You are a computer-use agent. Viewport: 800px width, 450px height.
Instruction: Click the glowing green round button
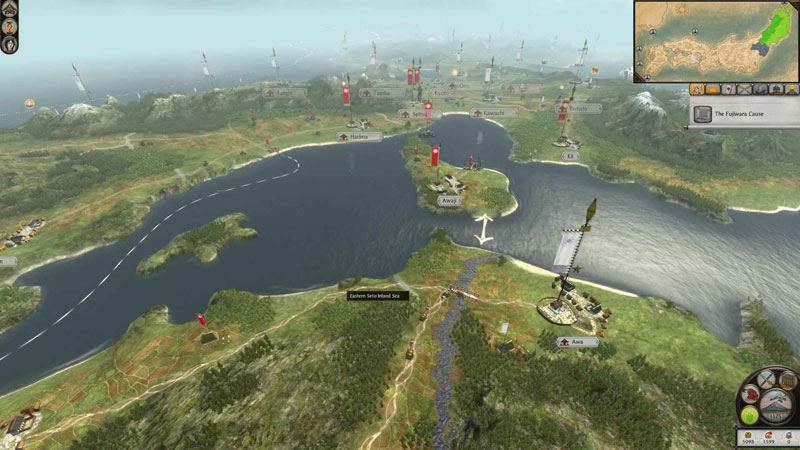click(751, 413)
